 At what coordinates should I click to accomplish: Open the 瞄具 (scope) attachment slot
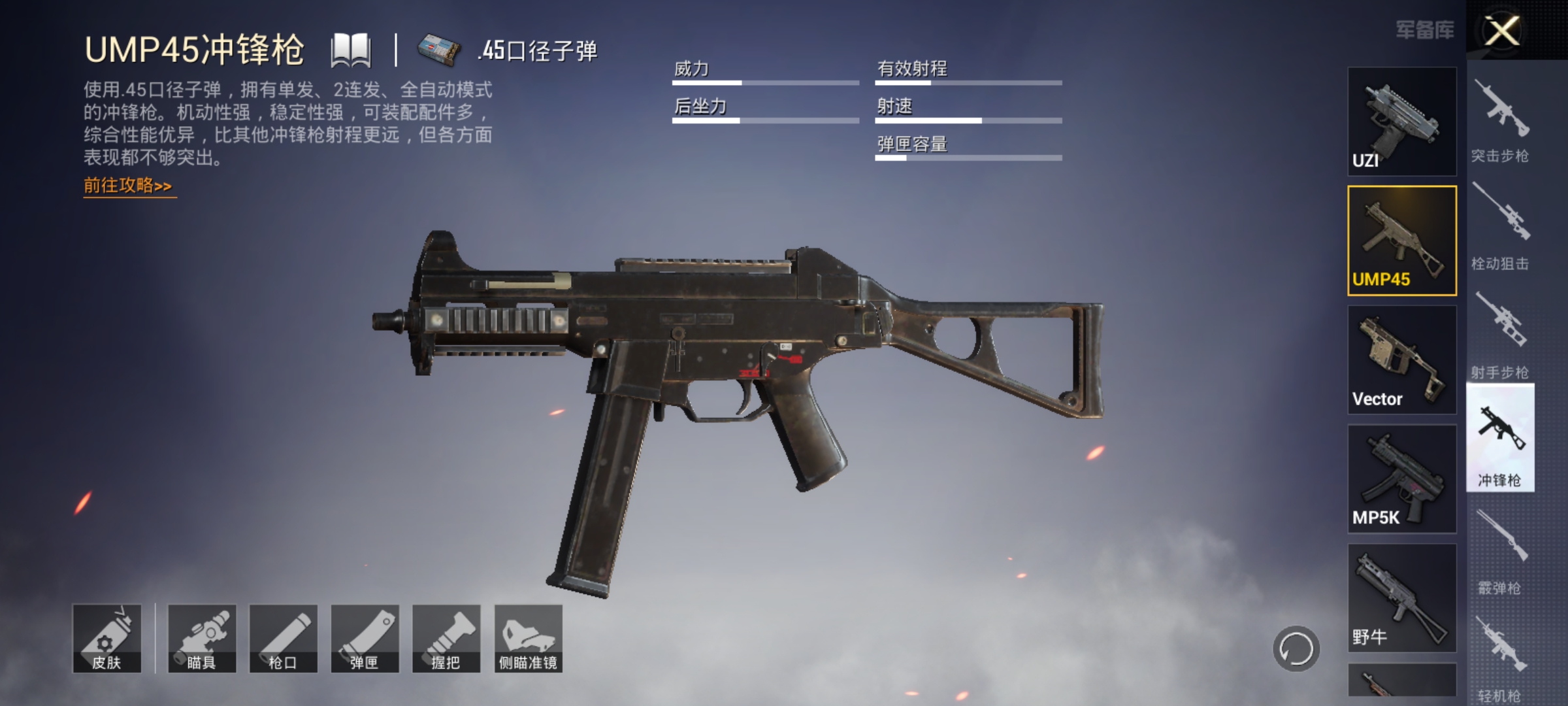click(x=201, y=637)
